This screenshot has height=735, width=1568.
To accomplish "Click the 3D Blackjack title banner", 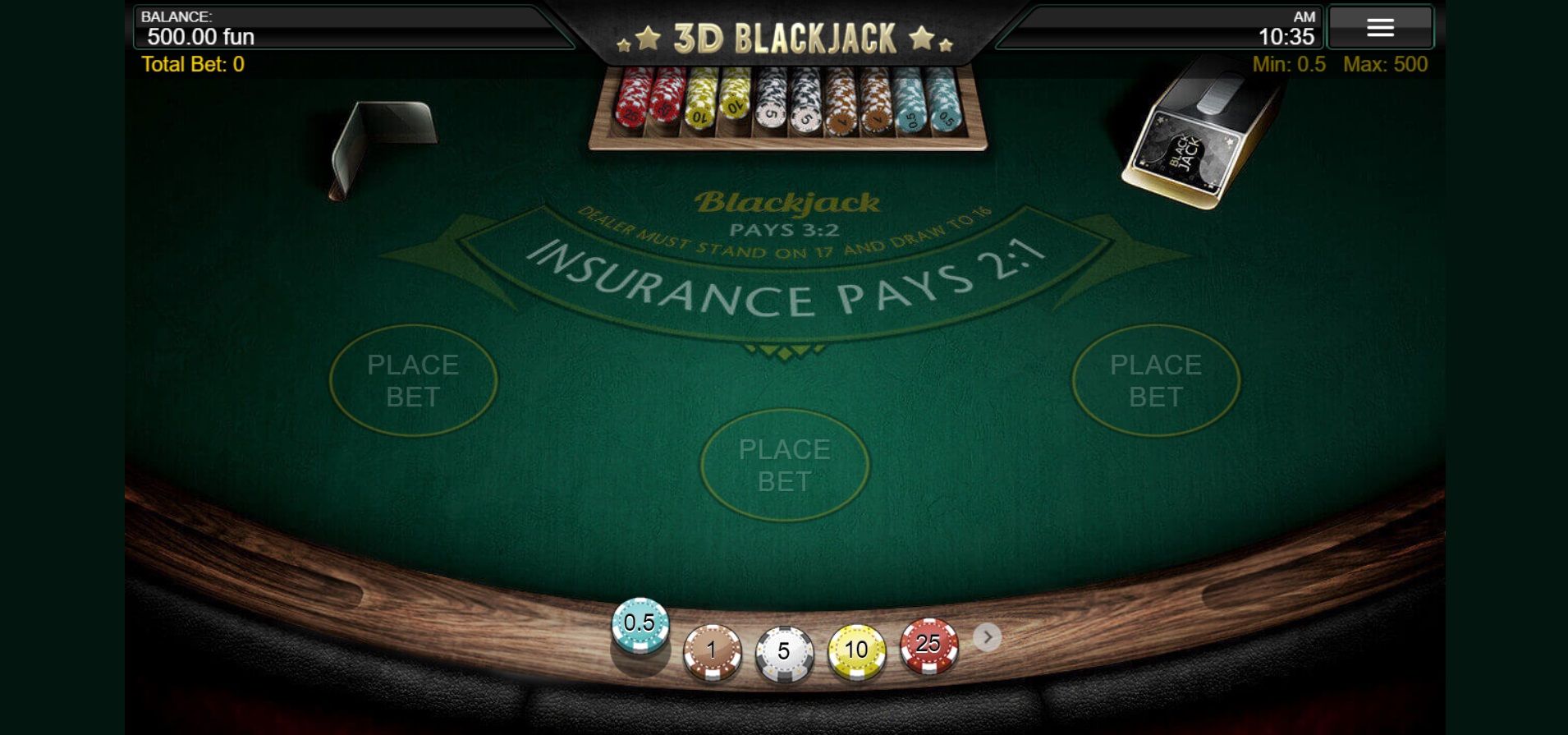I will (x=785, y=34).
